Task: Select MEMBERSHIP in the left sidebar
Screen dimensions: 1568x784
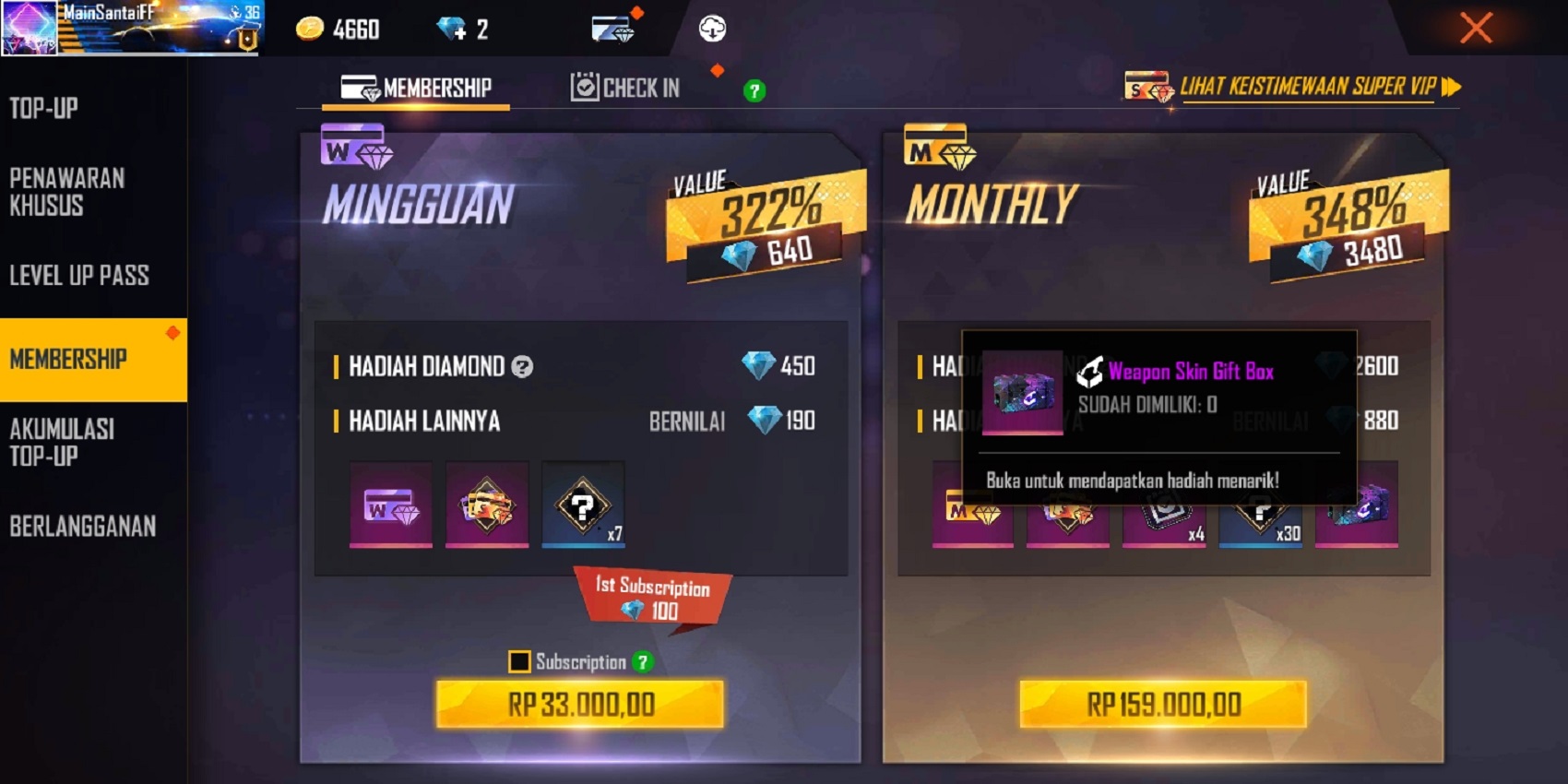Action: point(71,360)
